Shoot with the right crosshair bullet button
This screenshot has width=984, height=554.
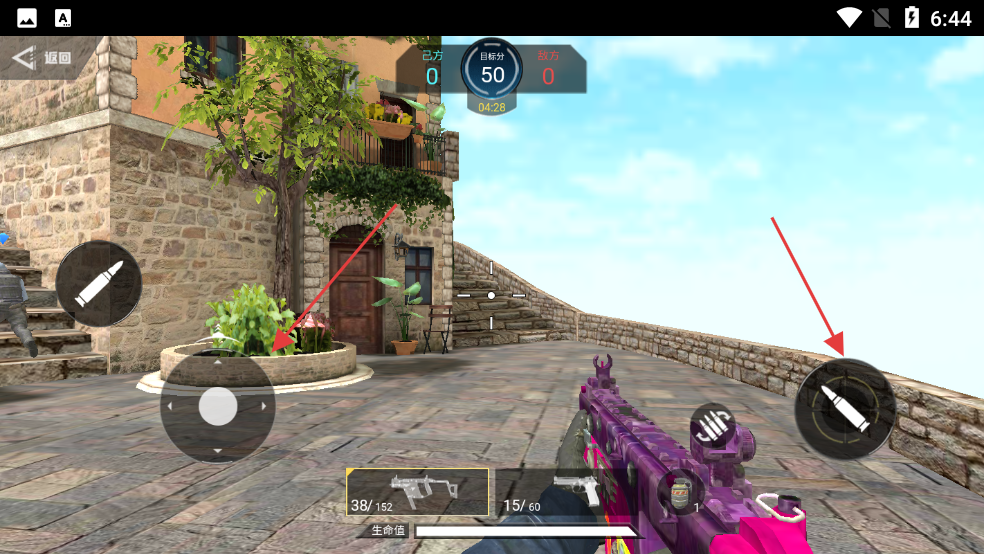(844, 409)
